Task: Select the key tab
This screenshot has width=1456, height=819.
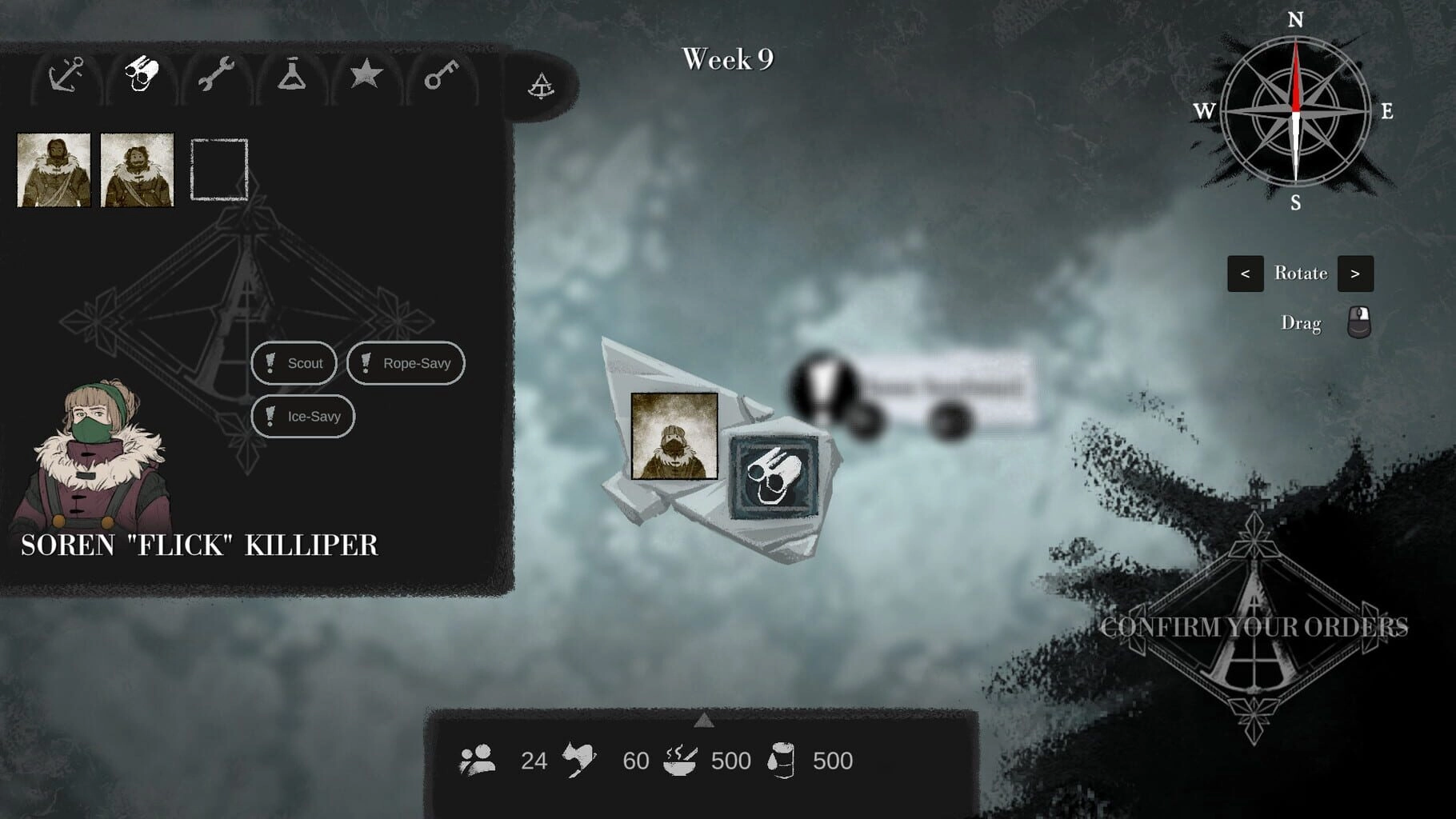Action: tap(441, 75)
